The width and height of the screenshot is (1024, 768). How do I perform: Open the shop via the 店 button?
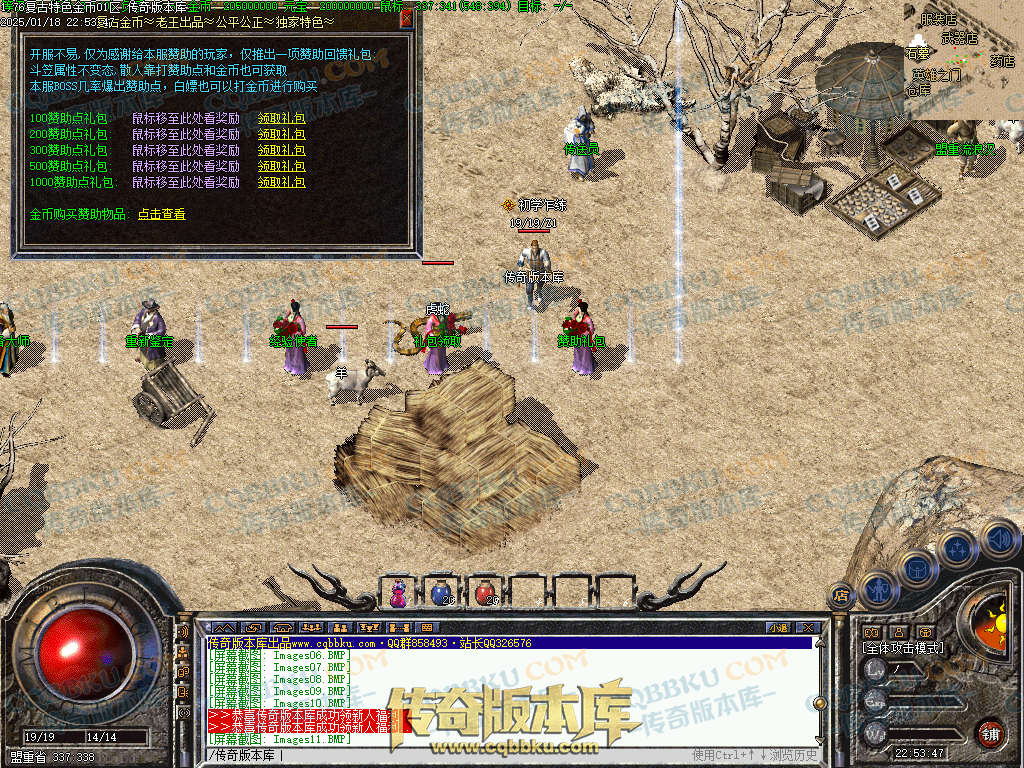click(x=841, y=595)
